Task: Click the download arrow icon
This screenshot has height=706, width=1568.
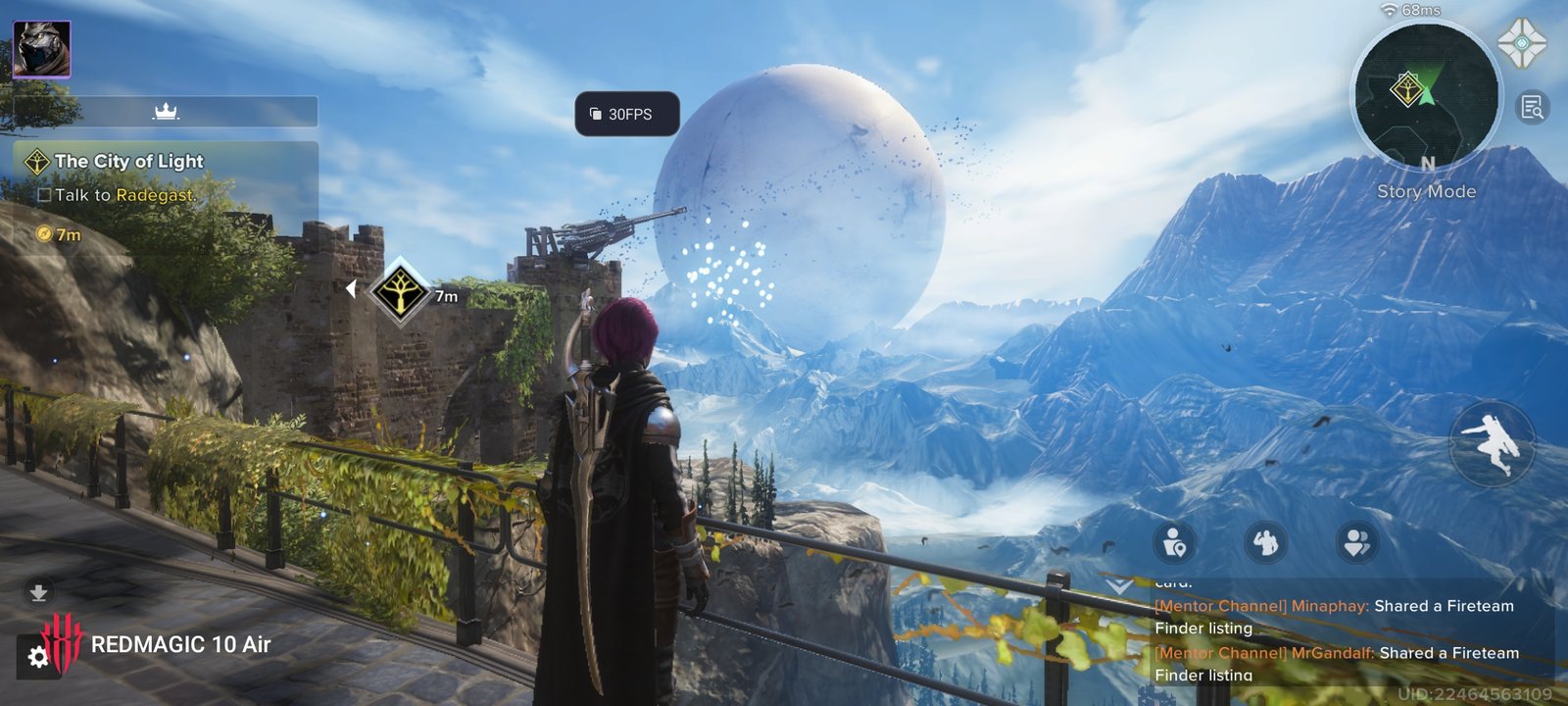Action: [x=38, y=592]
